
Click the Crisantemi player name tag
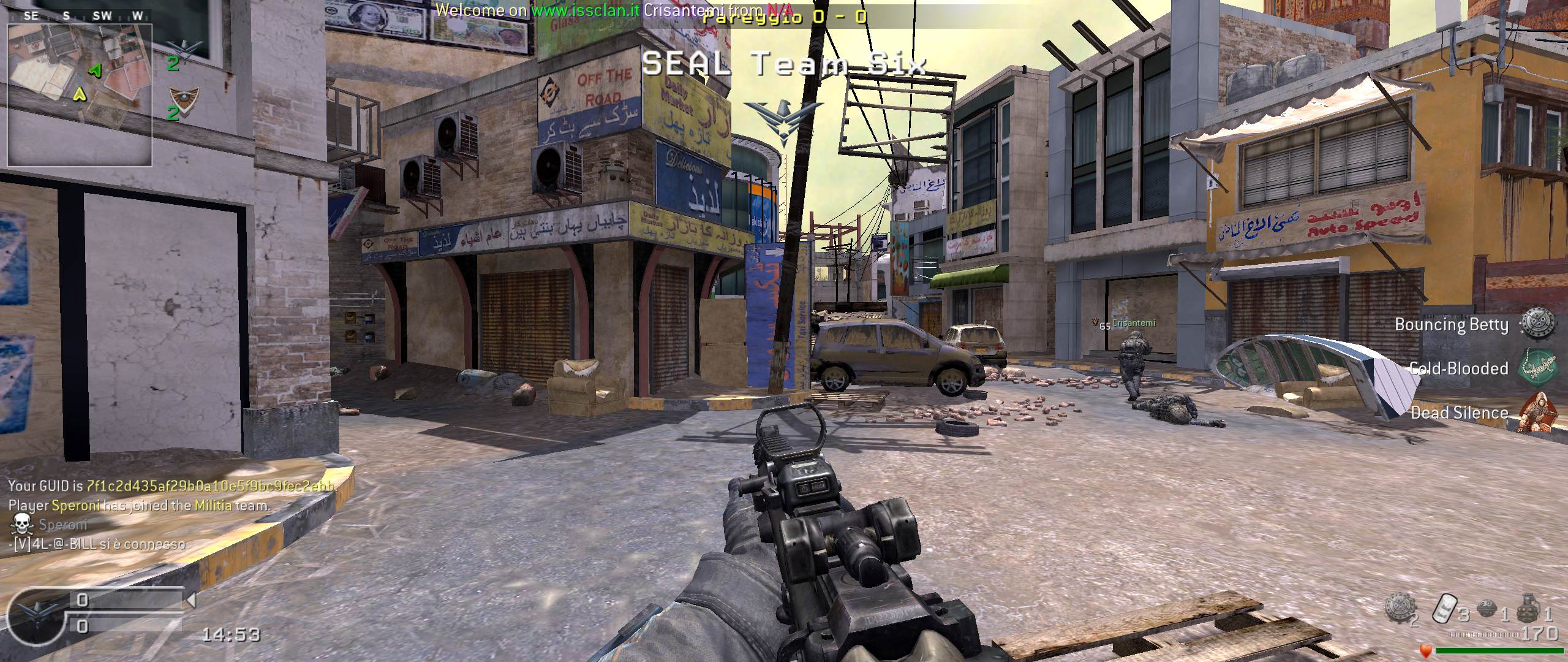click(x=1133, y=323)
